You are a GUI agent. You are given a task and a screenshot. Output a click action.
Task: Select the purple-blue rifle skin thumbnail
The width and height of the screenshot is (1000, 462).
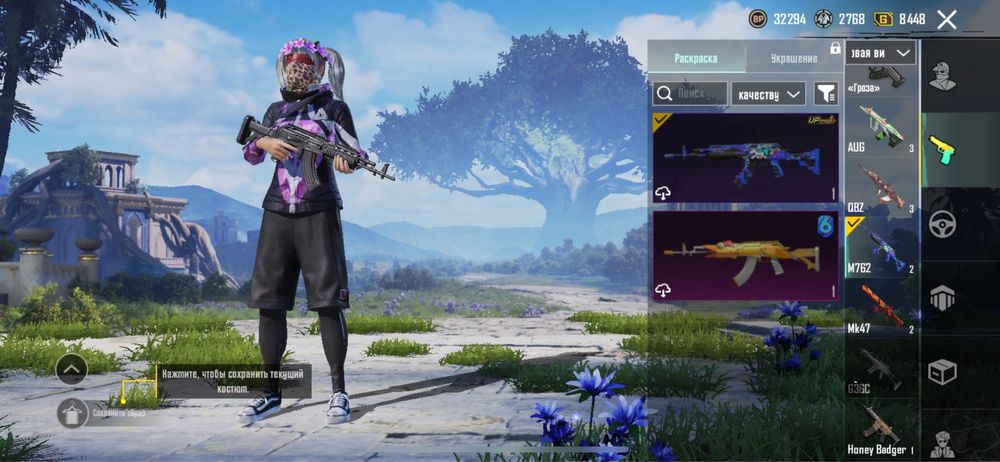[x=745, y=158]
